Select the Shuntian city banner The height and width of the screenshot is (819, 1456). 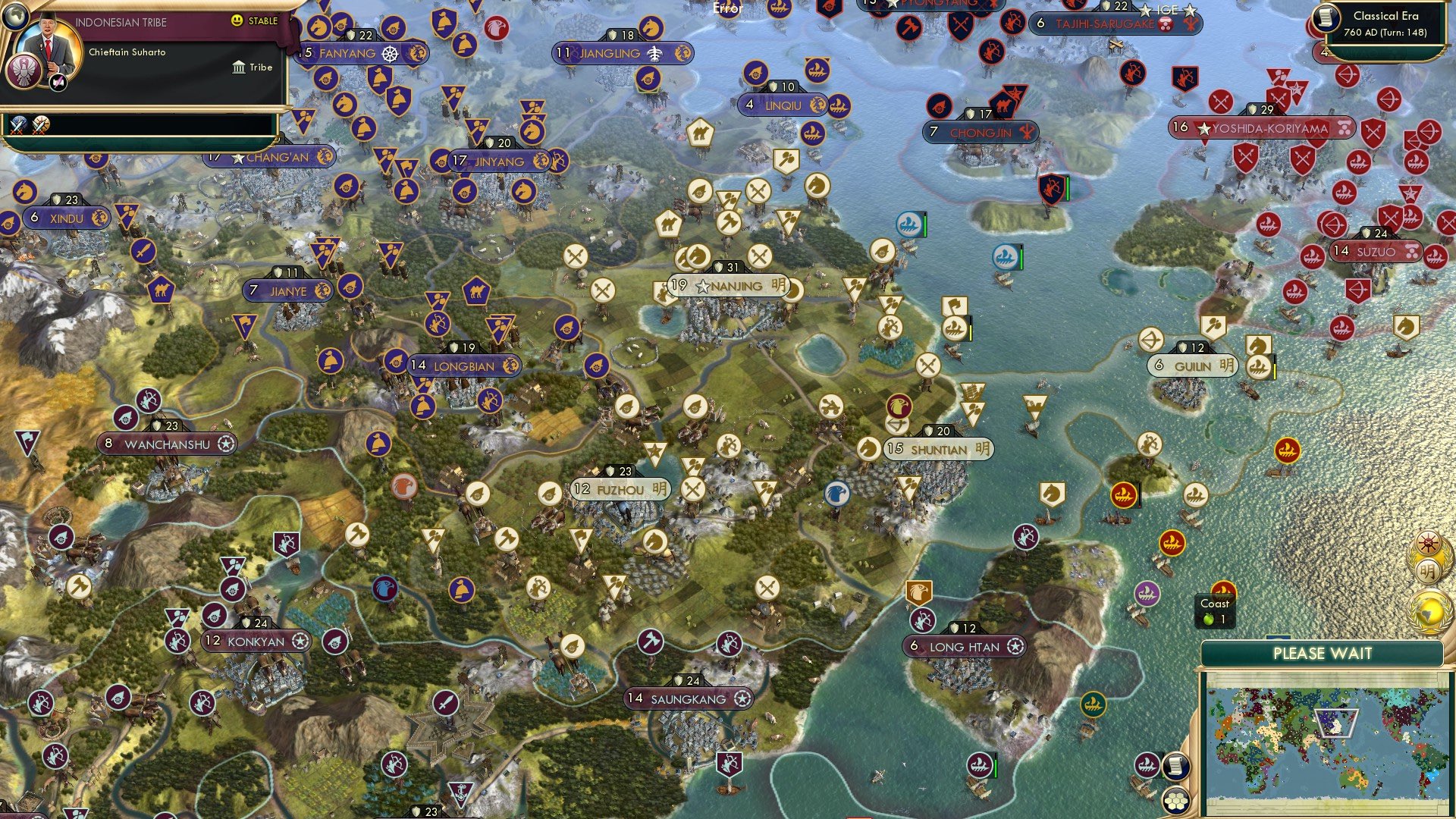click(940, 448)
